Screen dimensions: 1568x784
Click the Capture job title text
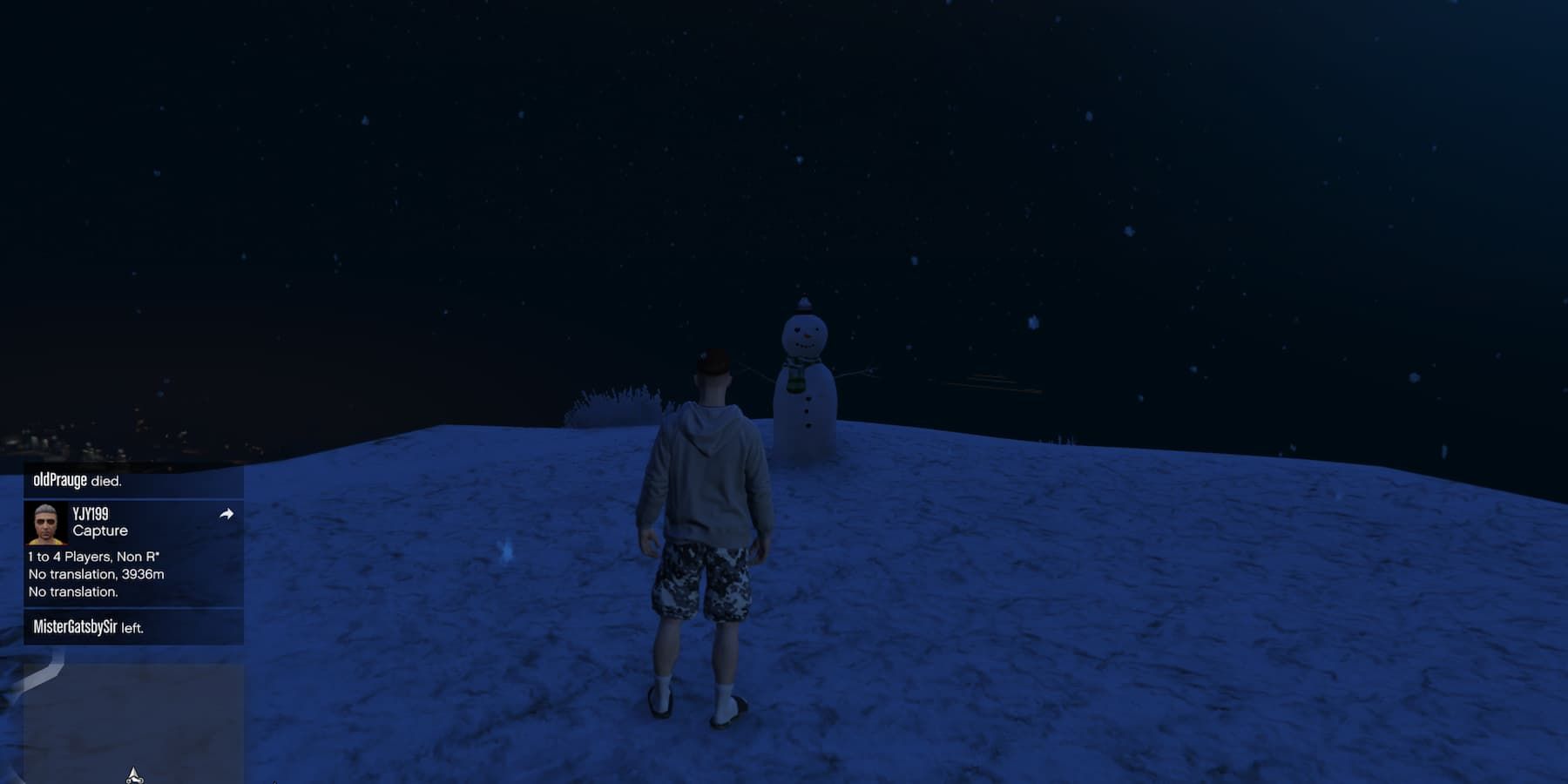pos(99,531)
